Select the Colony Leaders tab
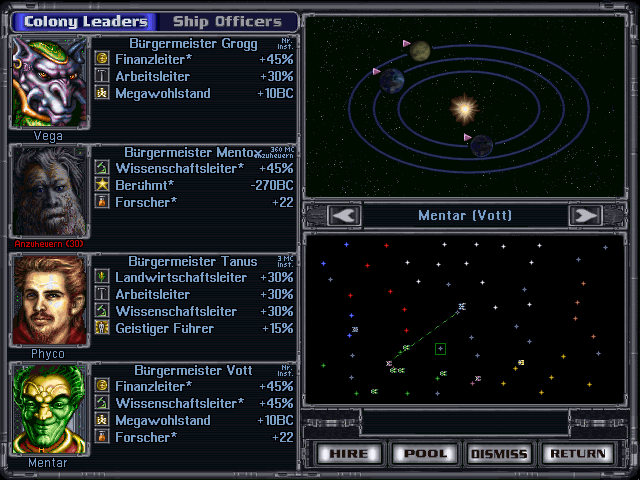 click(85, 21)
